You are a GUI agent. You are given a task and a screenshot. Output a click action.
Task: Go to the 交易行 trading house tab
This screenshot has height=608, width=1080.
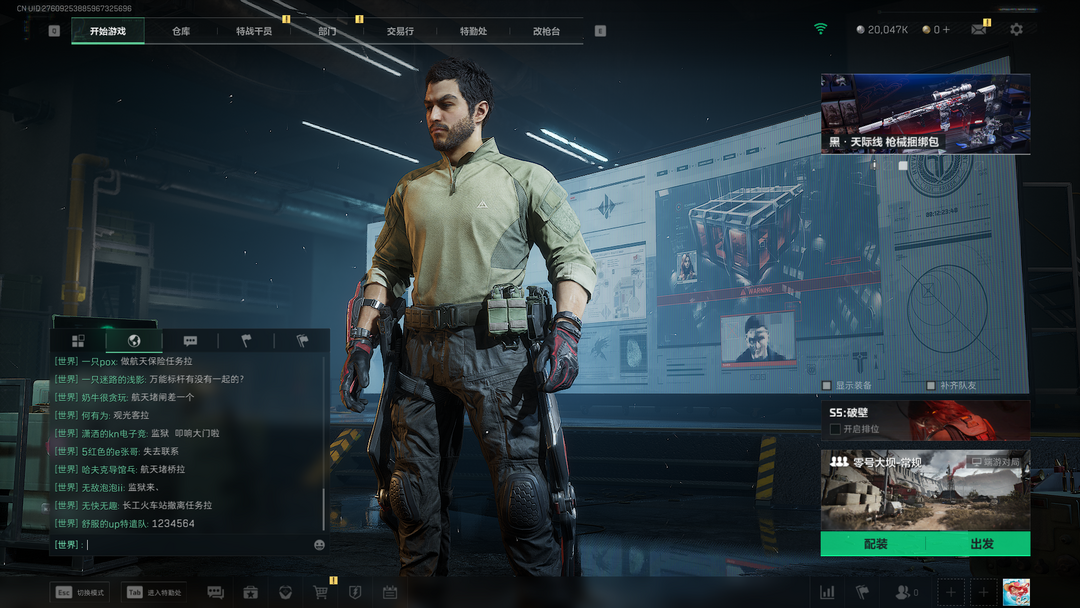coord(400,31)
